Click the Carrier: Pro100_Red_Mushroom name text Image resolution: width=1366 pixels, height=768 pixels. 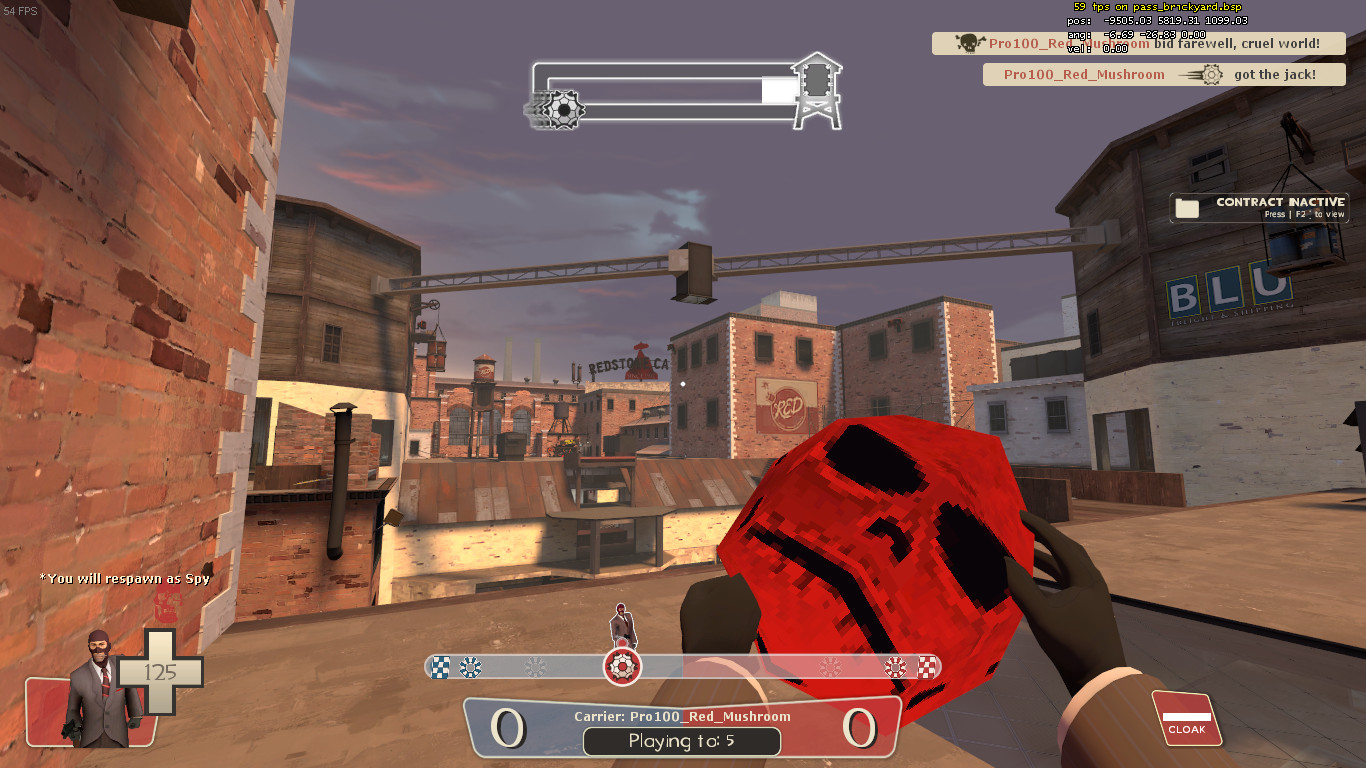(x=681, y=716)
